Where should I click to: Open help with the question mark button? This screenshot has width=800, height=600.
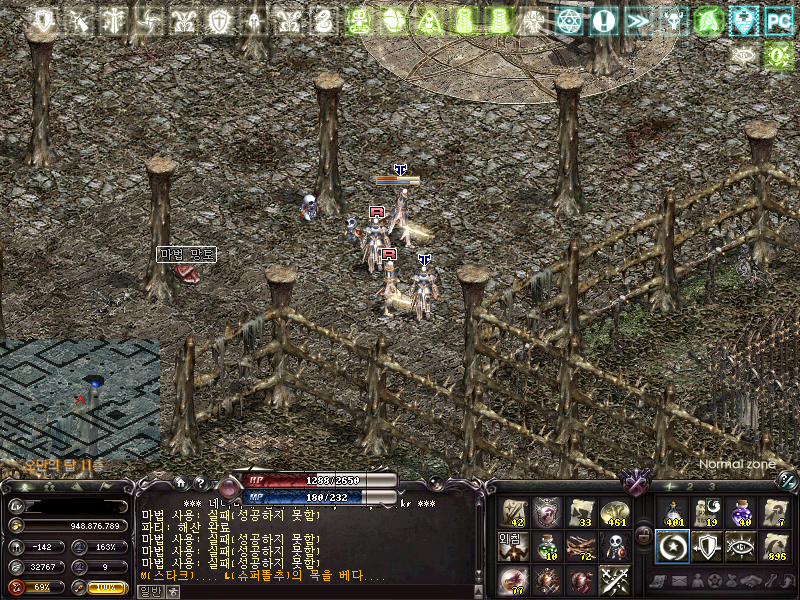click(200, 483)
